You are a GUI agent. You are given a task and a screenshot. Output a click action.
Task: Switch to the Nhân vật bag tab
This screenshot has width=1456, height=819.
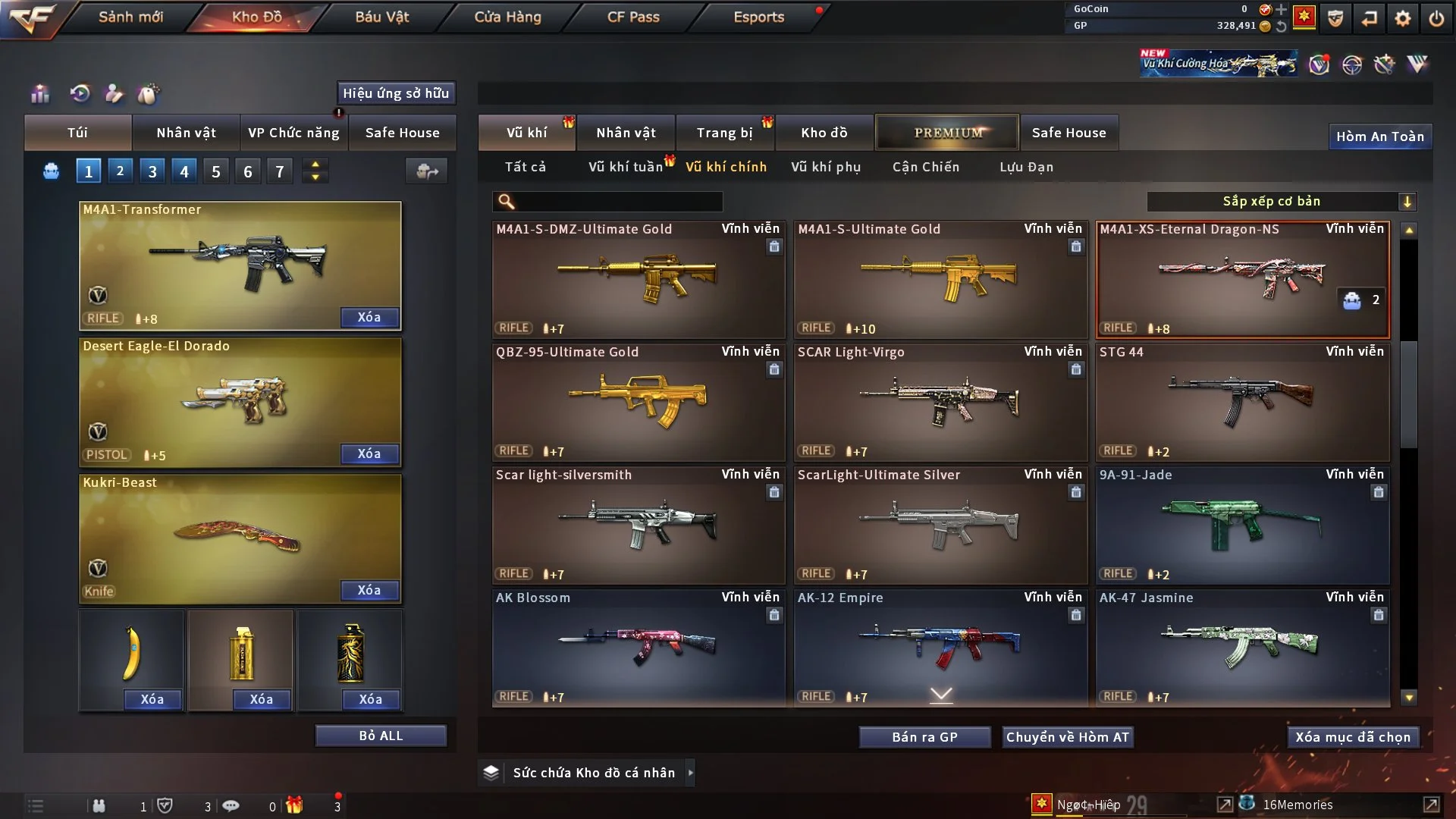tap(186, 133)
